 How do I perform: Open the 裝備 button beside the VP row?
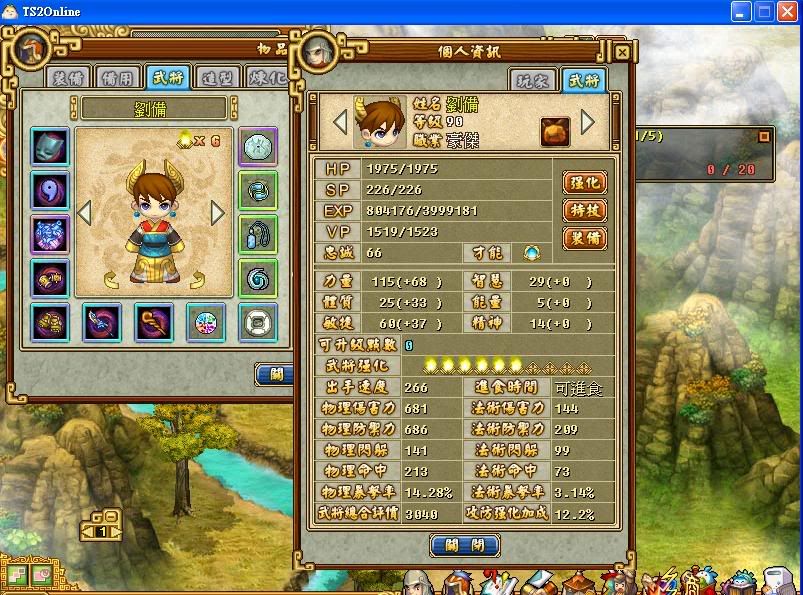click(x=584, y=238)
